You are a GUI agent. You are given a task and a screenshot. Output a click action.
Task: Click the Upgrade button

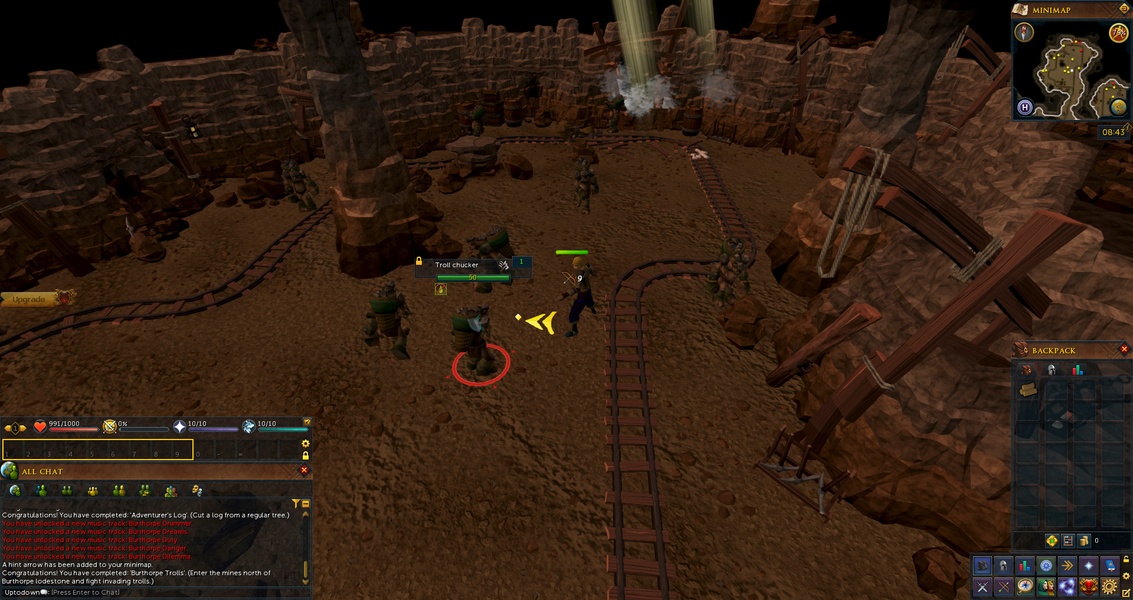(x=30, y=299)
